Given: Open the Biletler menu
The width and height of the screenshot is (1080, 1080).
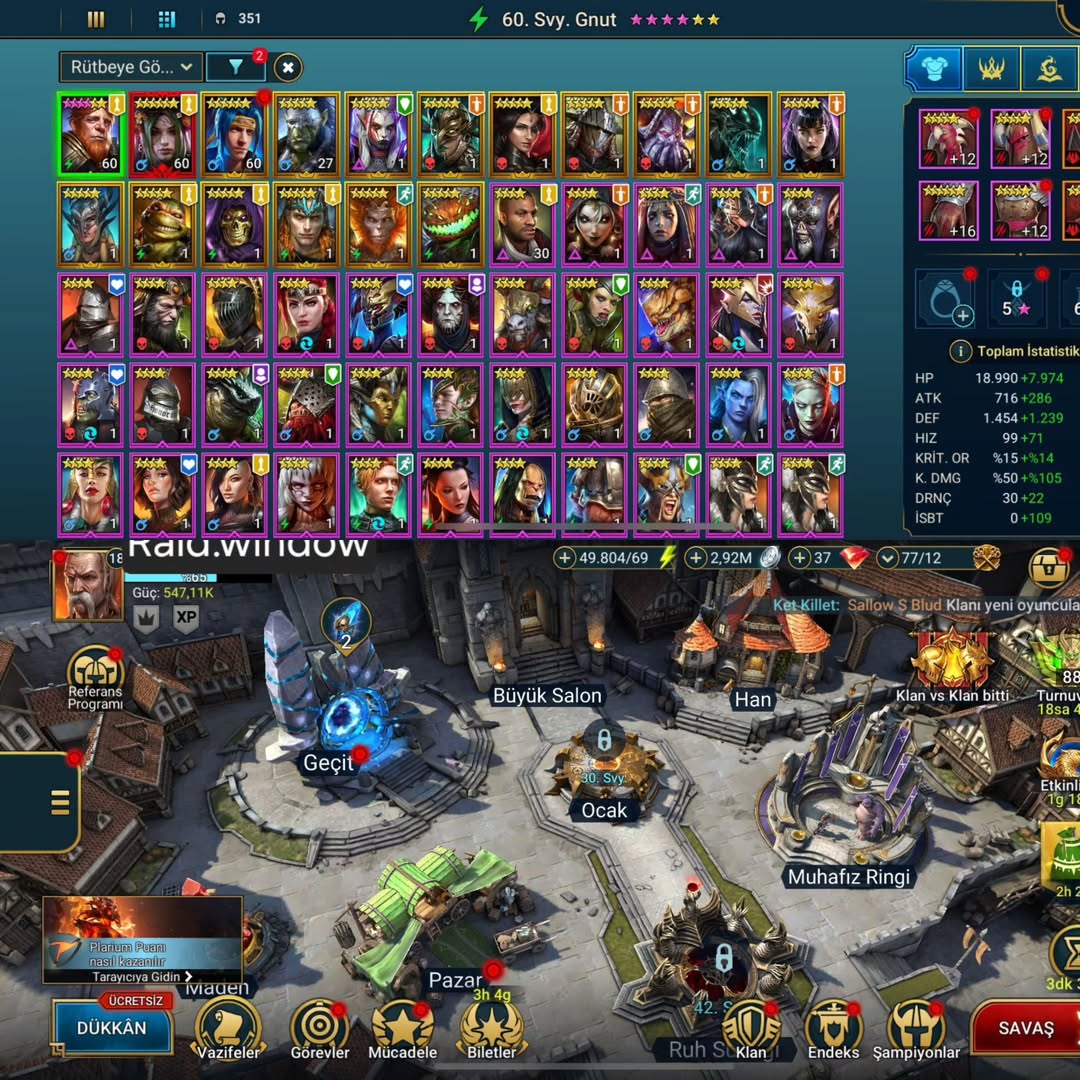Looking at the screenshot, I should pos(492,1029).
